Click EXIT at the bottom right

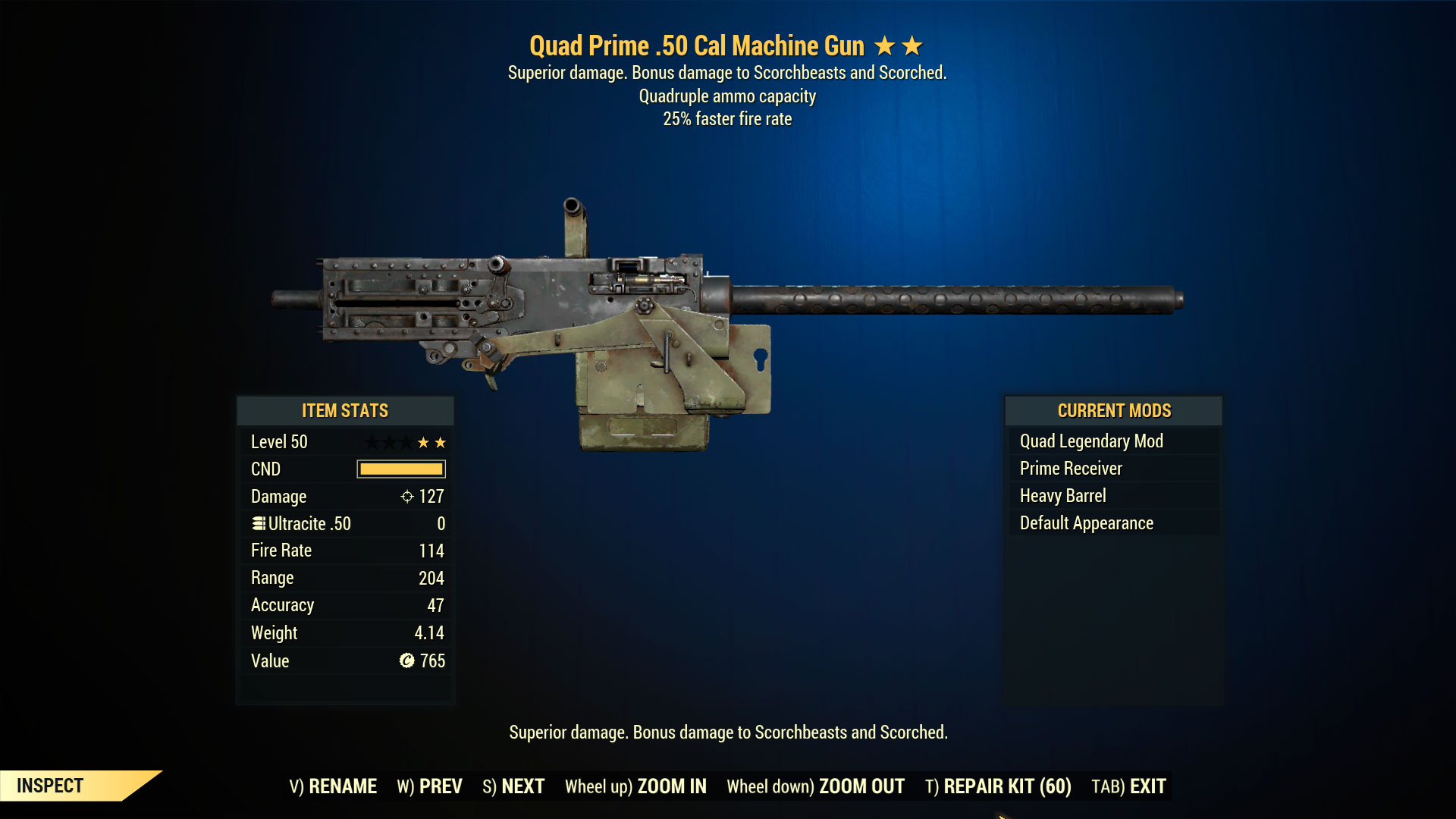click(x=1144, y=786)
